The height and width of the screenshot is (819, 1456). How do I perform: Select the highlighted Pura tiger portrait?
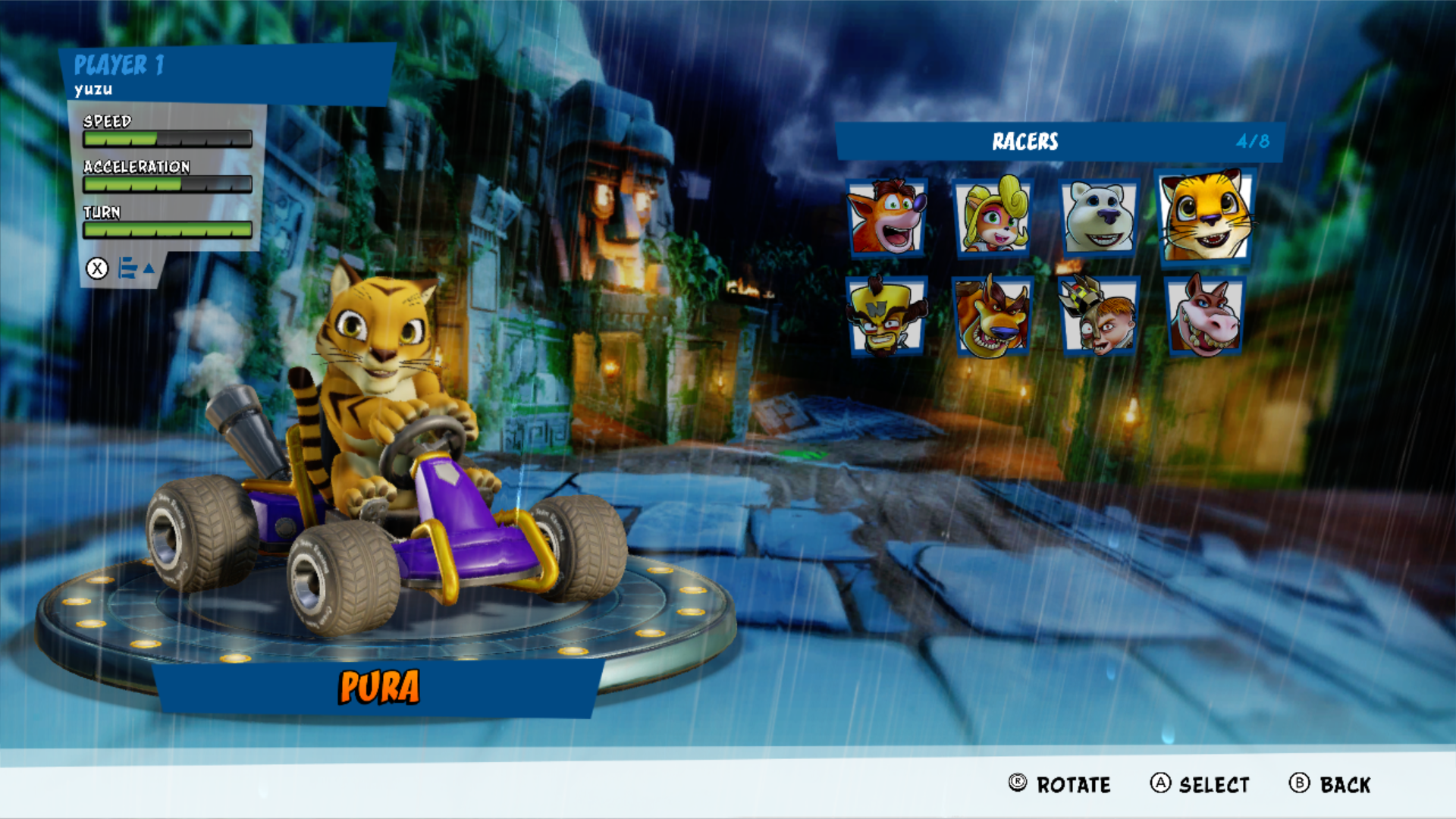(1205, 216)
